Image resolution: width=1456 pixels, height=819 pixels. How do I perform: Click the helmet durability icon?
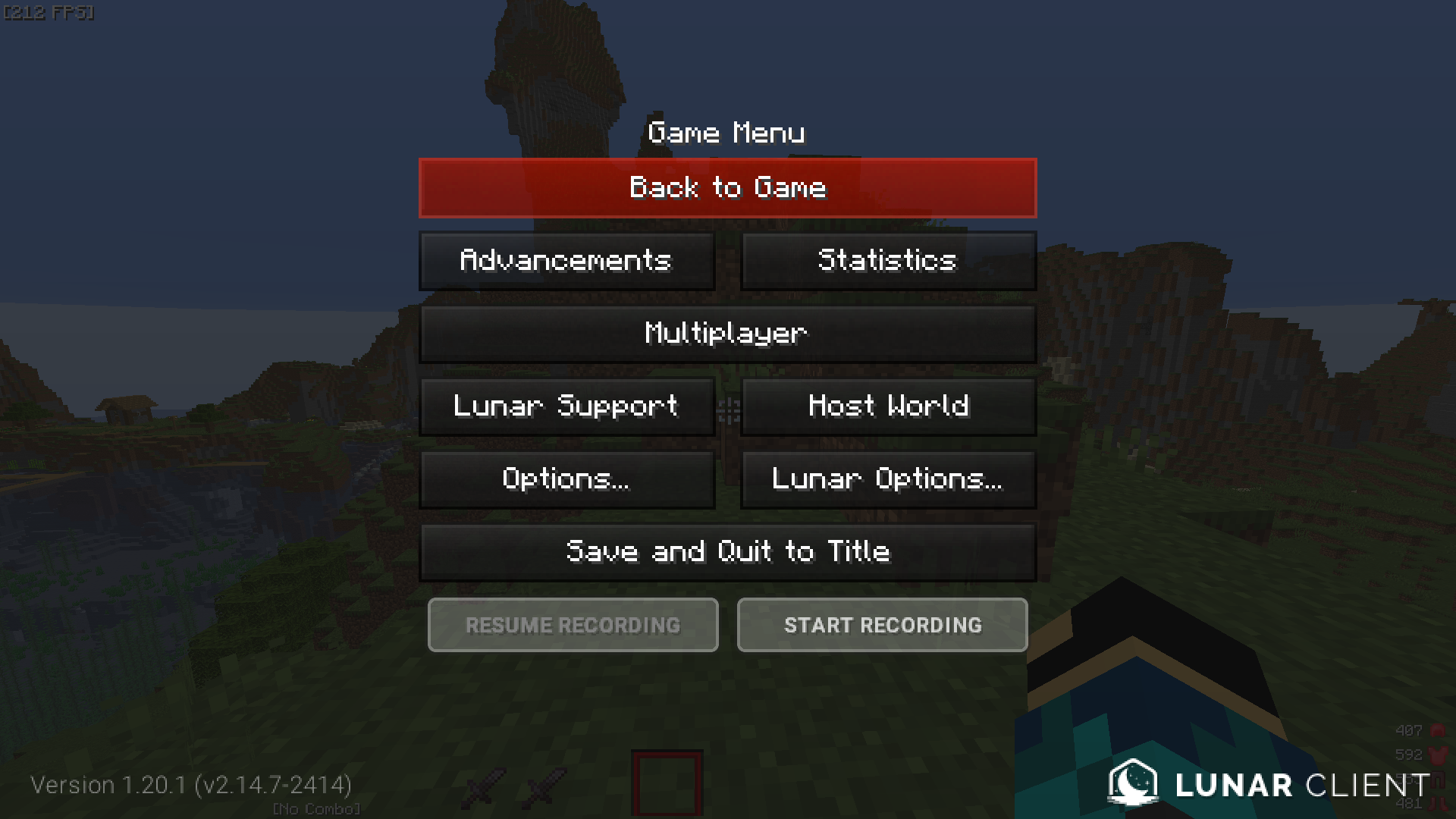tap(1438, 730)
